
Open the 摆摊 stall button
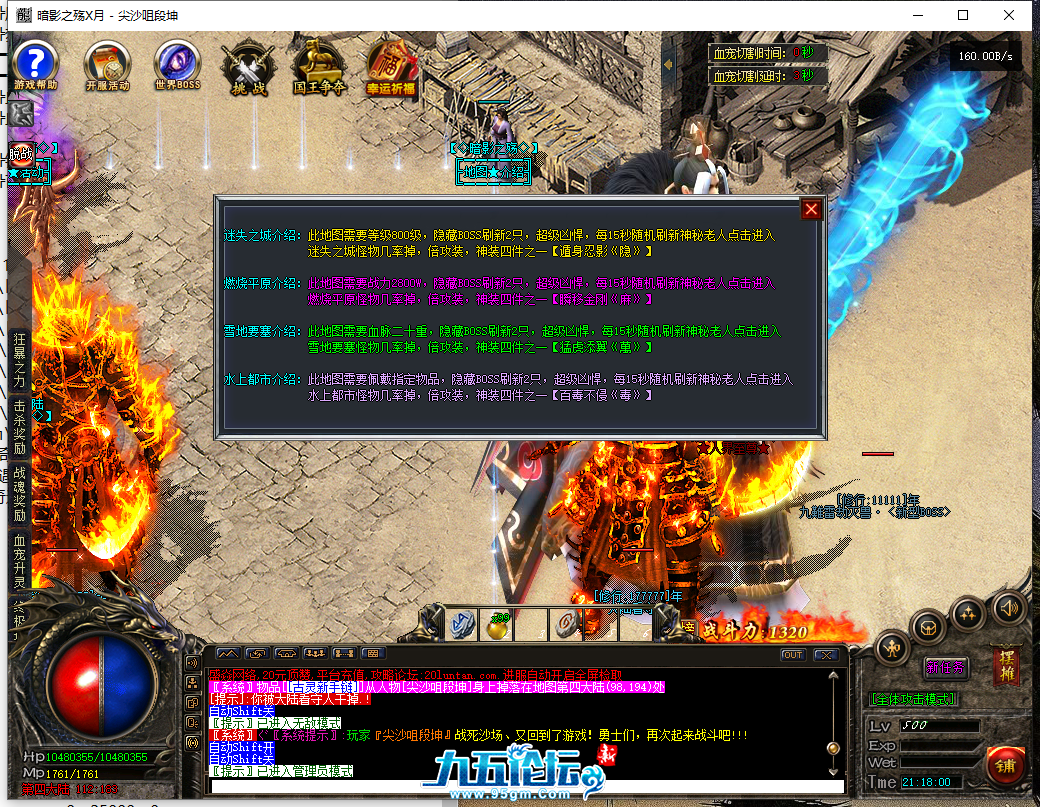coord(1006,666)
